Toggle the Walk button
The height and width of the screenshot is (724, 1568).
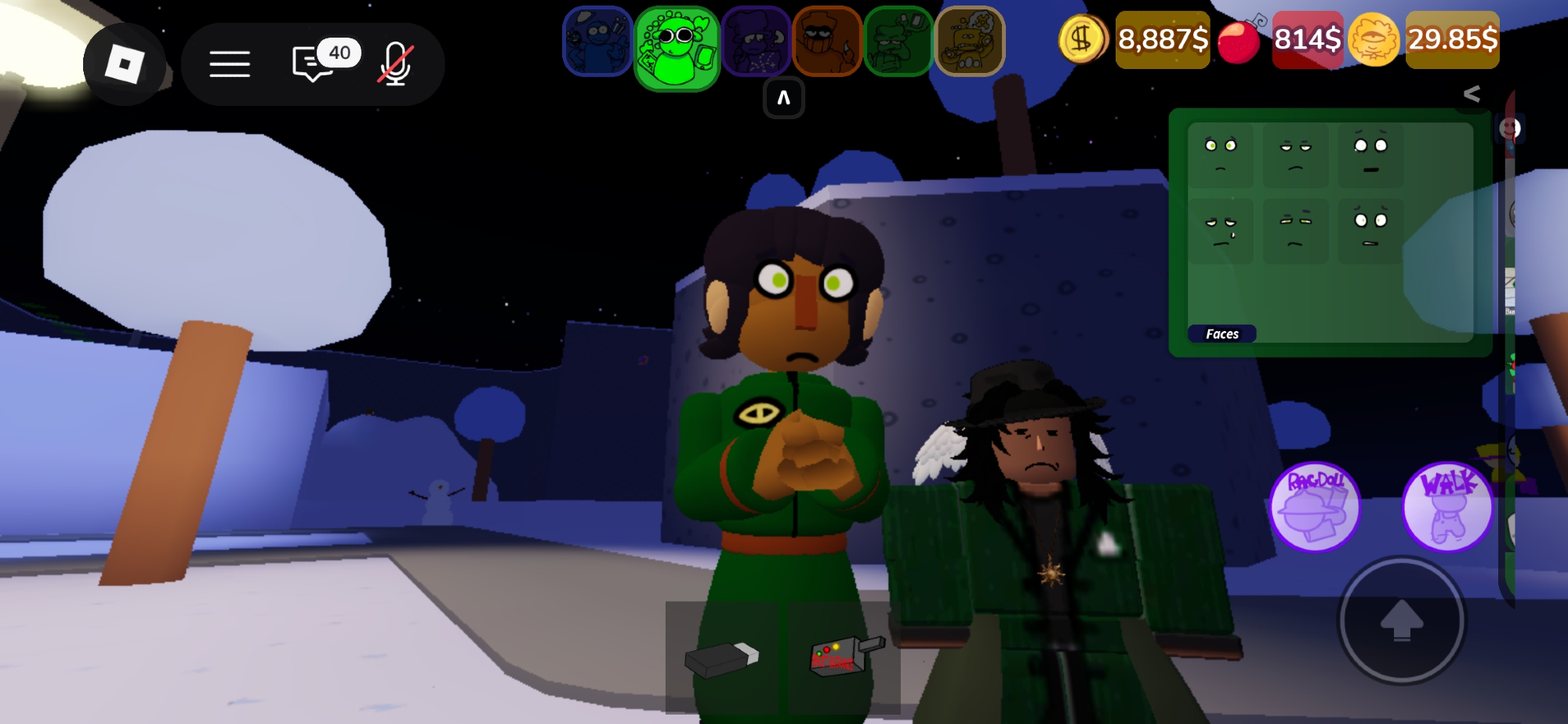[x=1447, y=506]
